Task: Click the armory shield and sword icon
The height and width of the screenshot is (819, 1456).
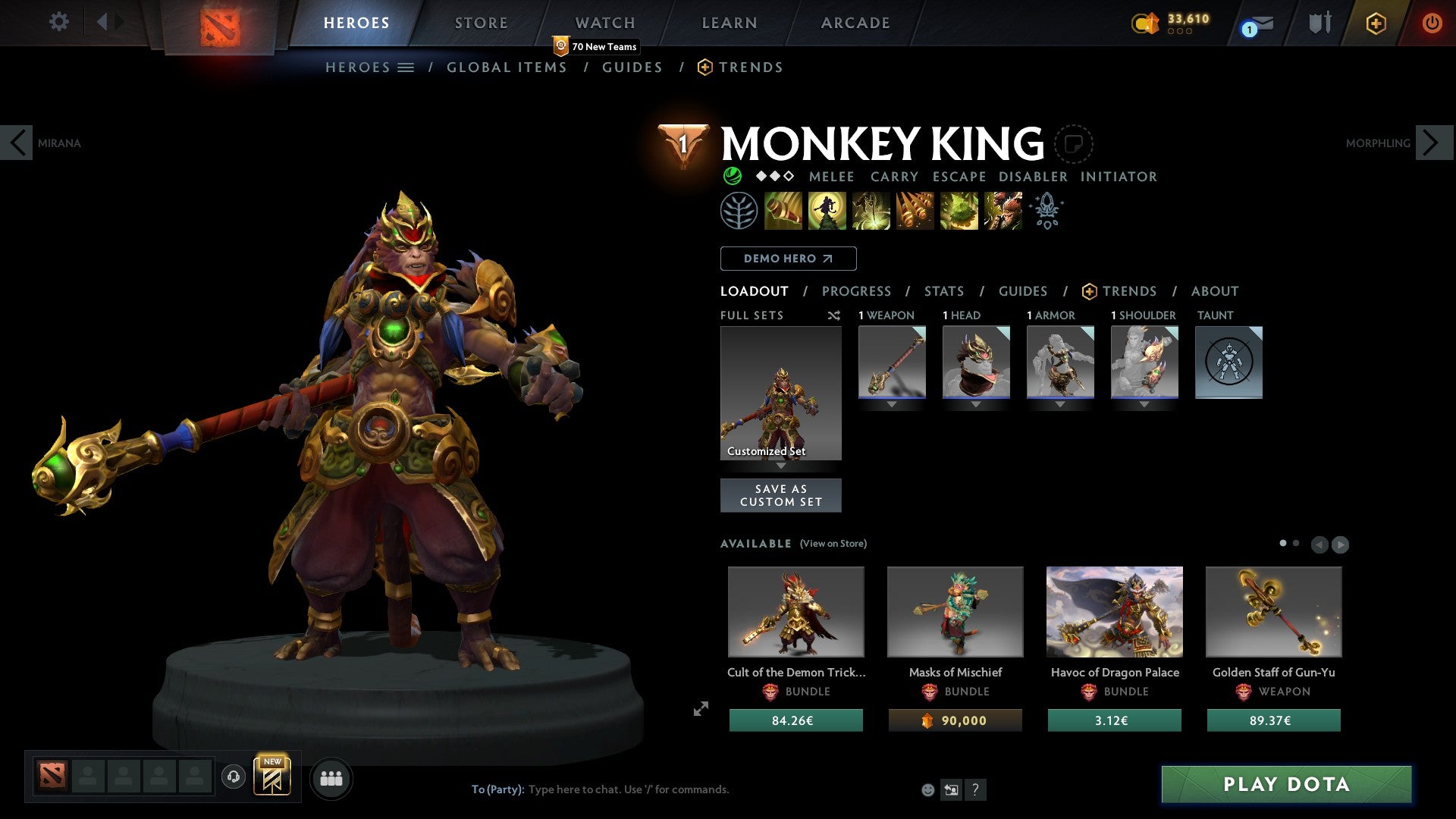Action: 1319,23
